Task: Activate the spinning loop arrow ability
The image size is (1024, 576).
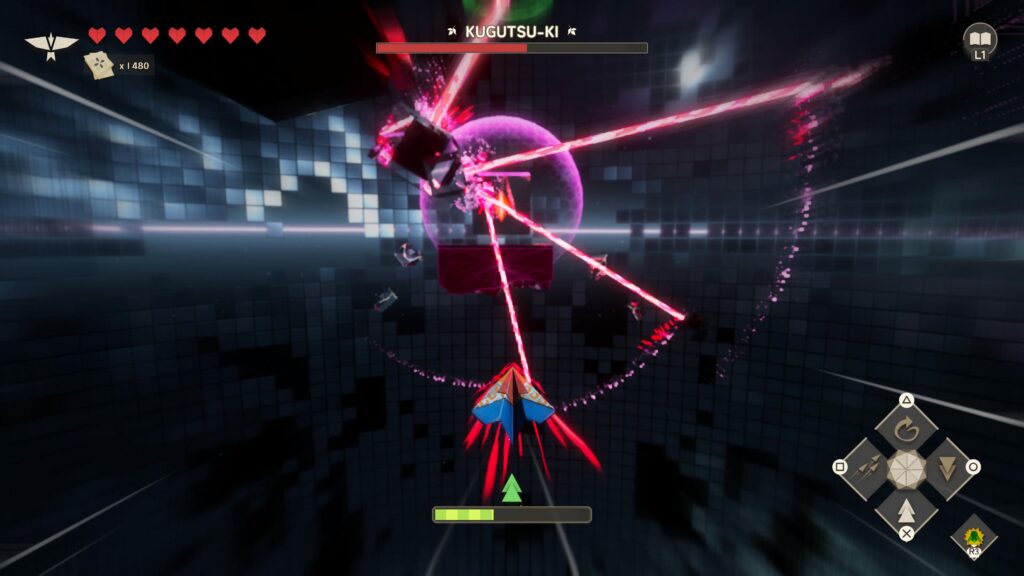Action: coord(906,430)
